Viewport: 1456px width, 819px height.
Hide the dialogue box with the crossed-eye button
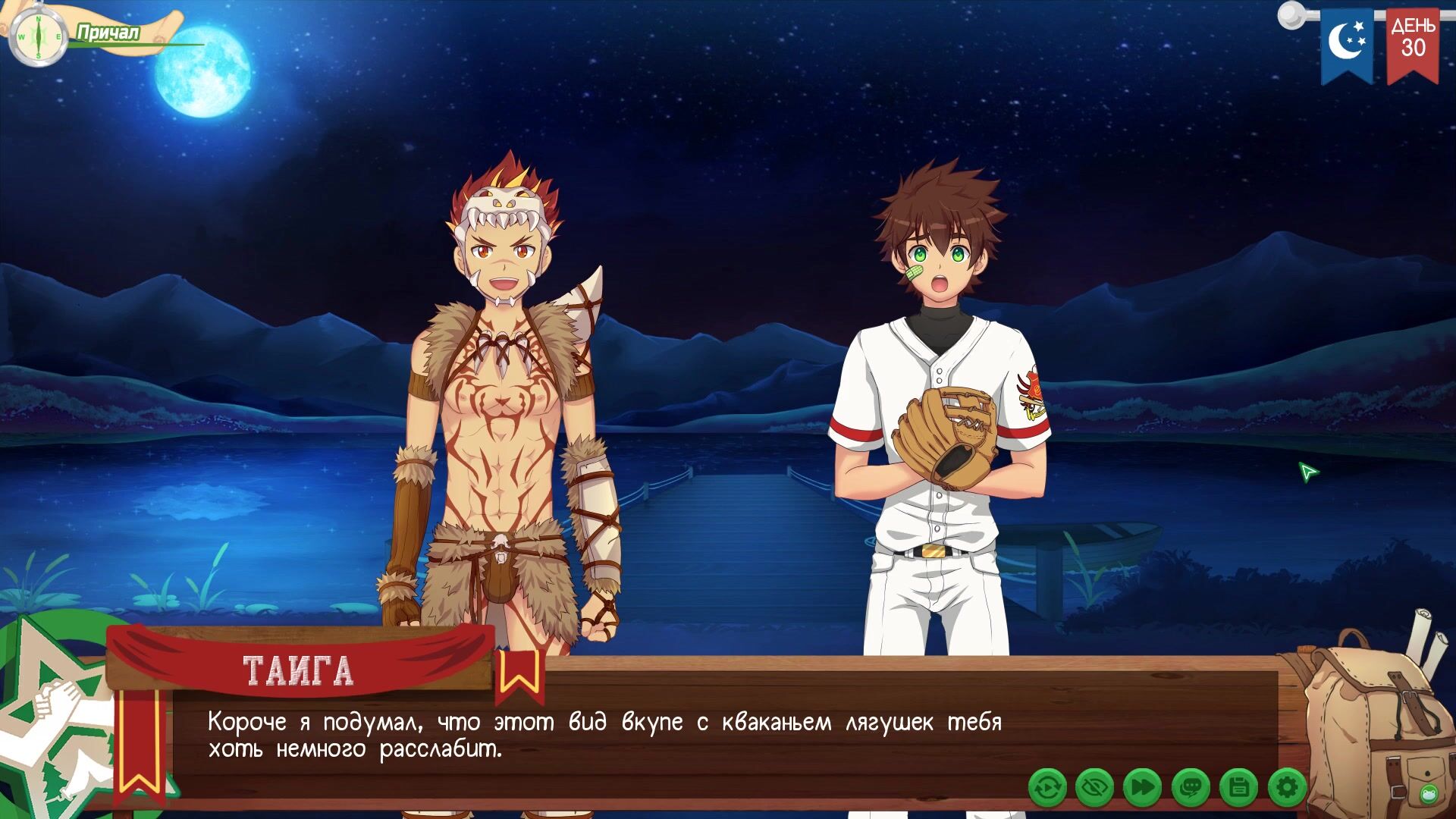[1095, 788]
